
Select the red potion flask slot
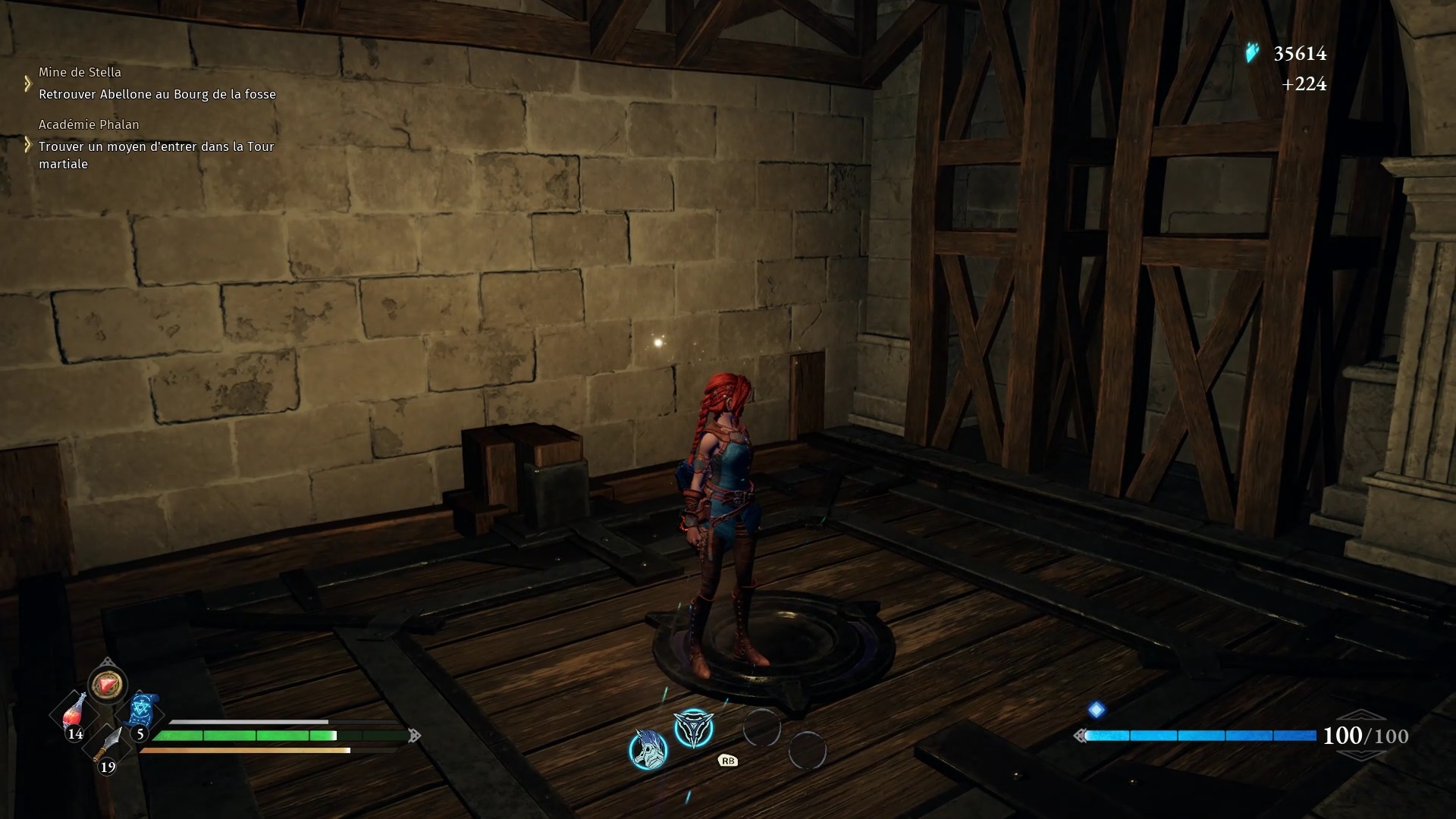pos(74,712)
